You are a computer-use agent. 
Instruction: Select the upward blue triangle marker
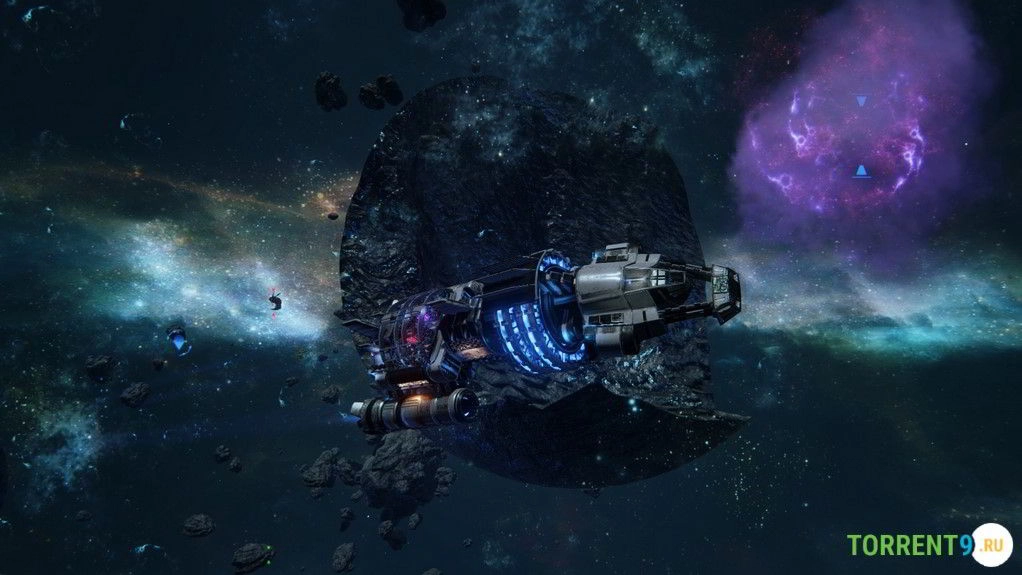861,171
